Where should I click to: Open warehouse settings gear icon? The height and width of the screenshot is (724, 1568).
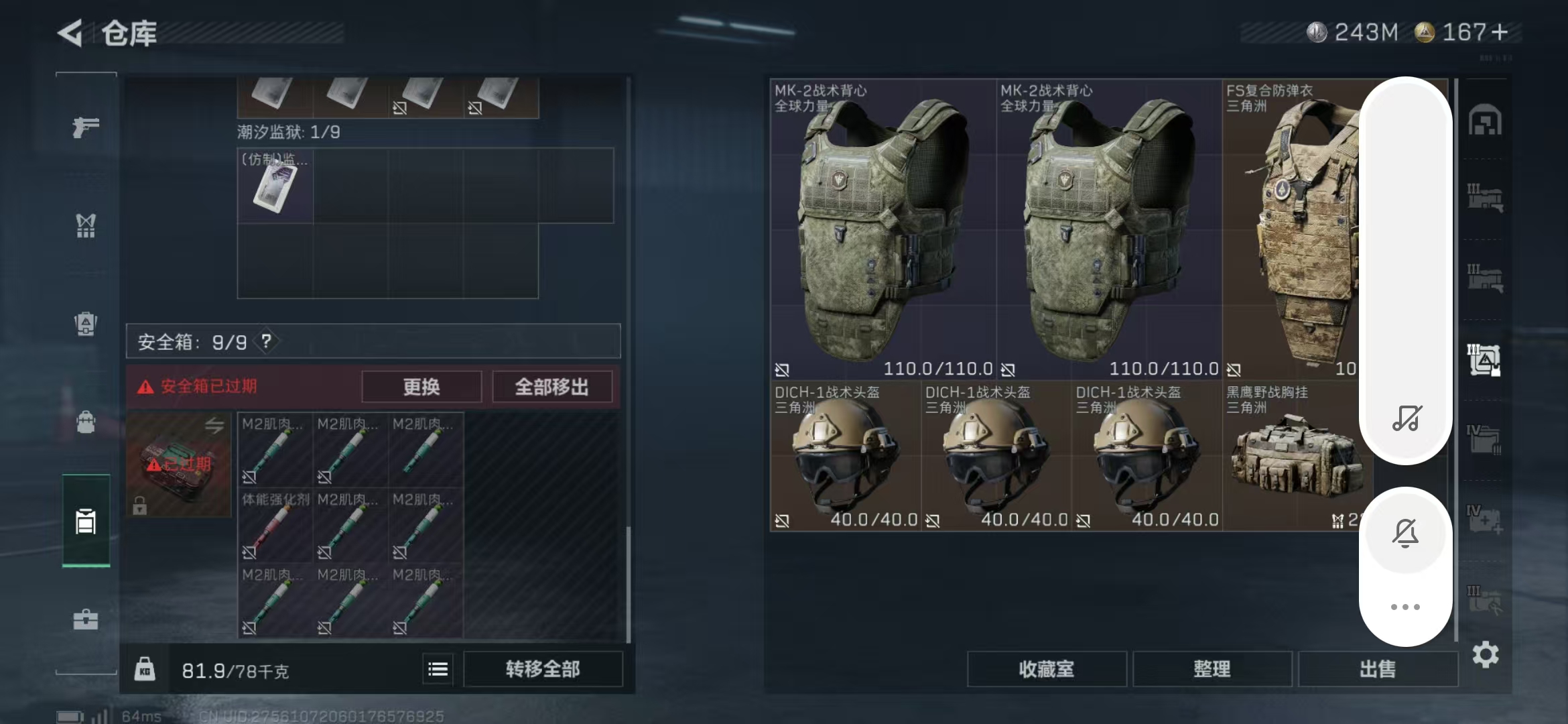[1485, 655]
